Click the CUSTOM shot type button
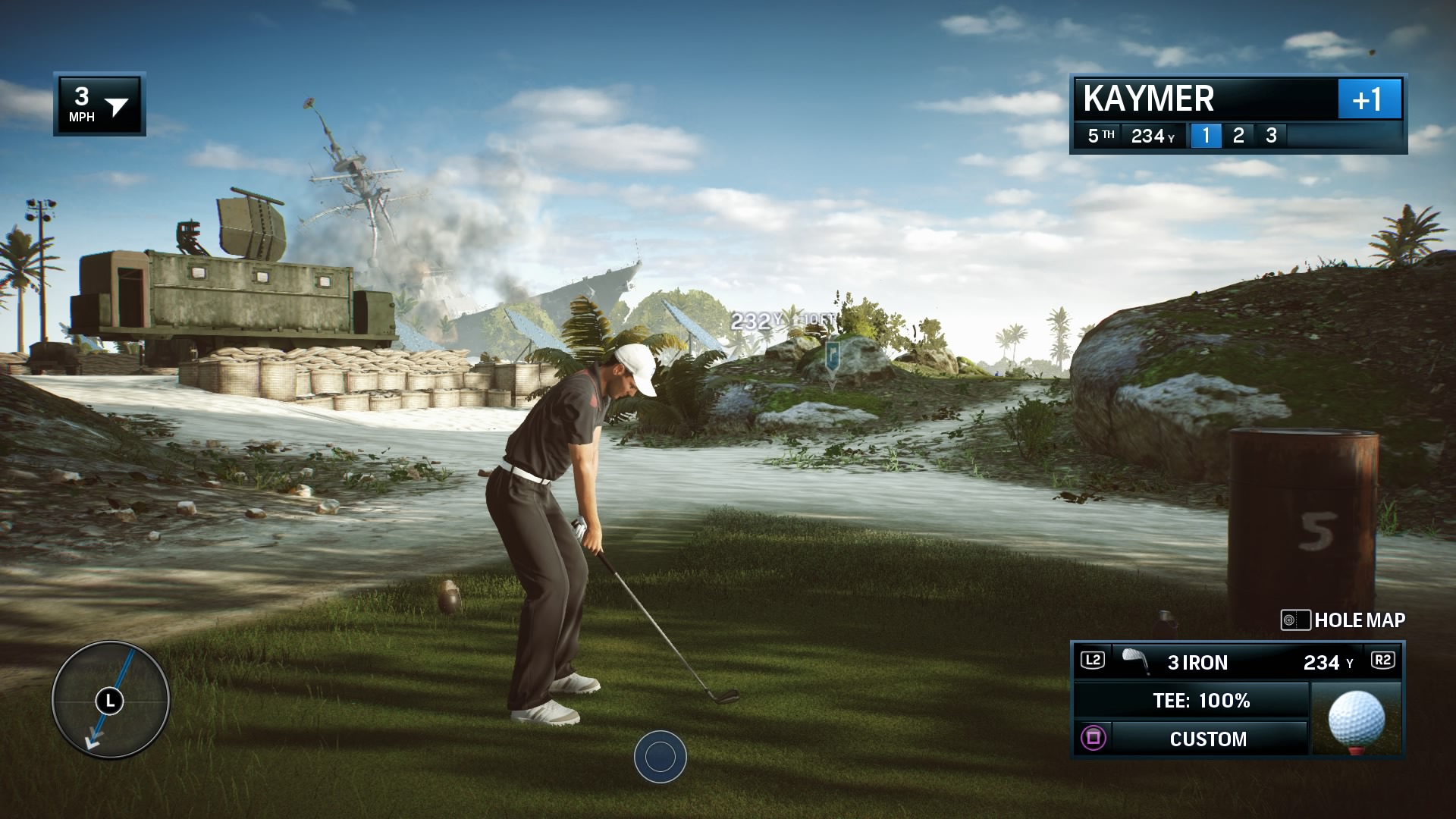The height and width of the screenshot is (819, 1456). click(1207, 738)
